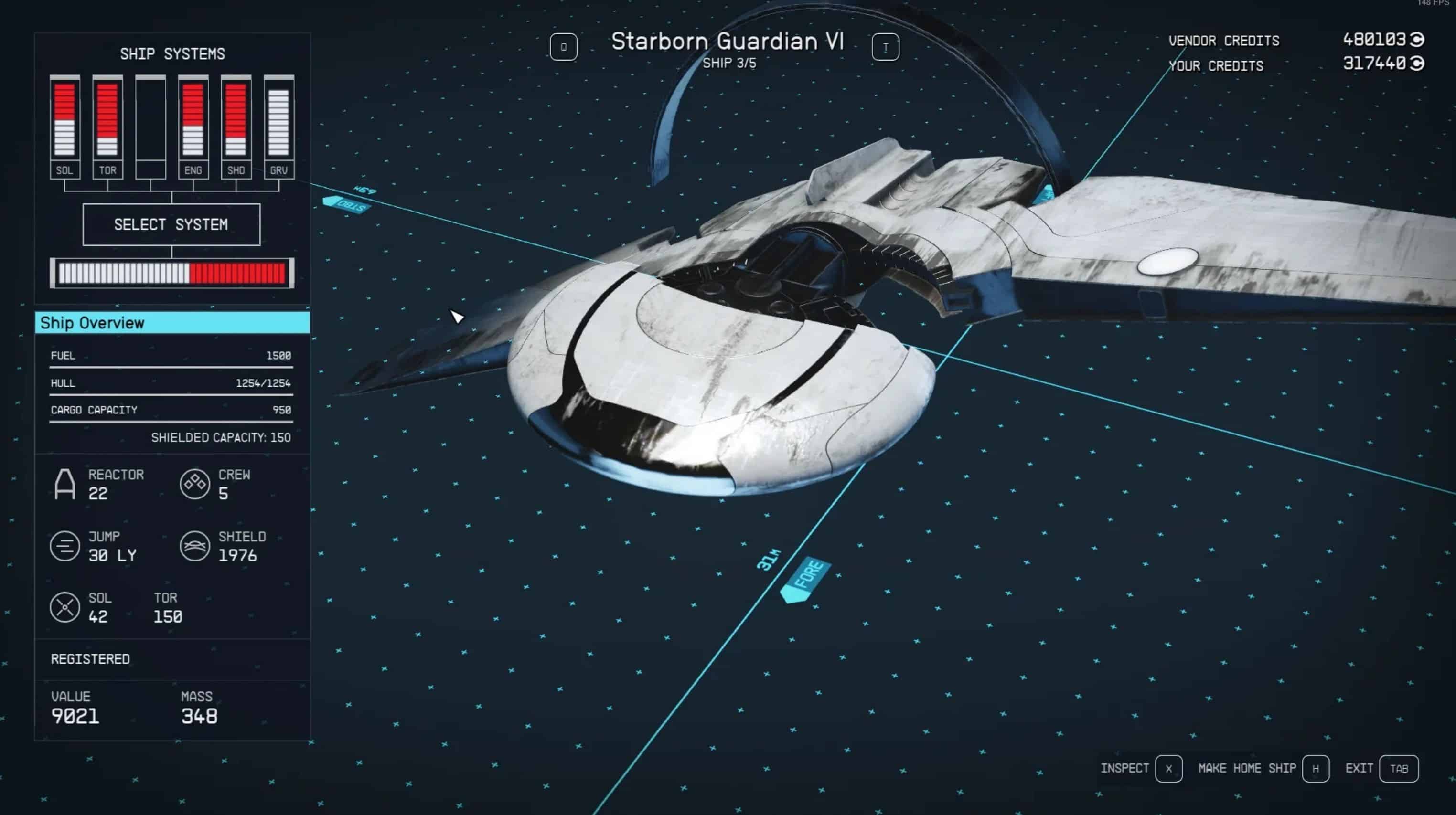Open the Ship Overview header

point(172,322)
